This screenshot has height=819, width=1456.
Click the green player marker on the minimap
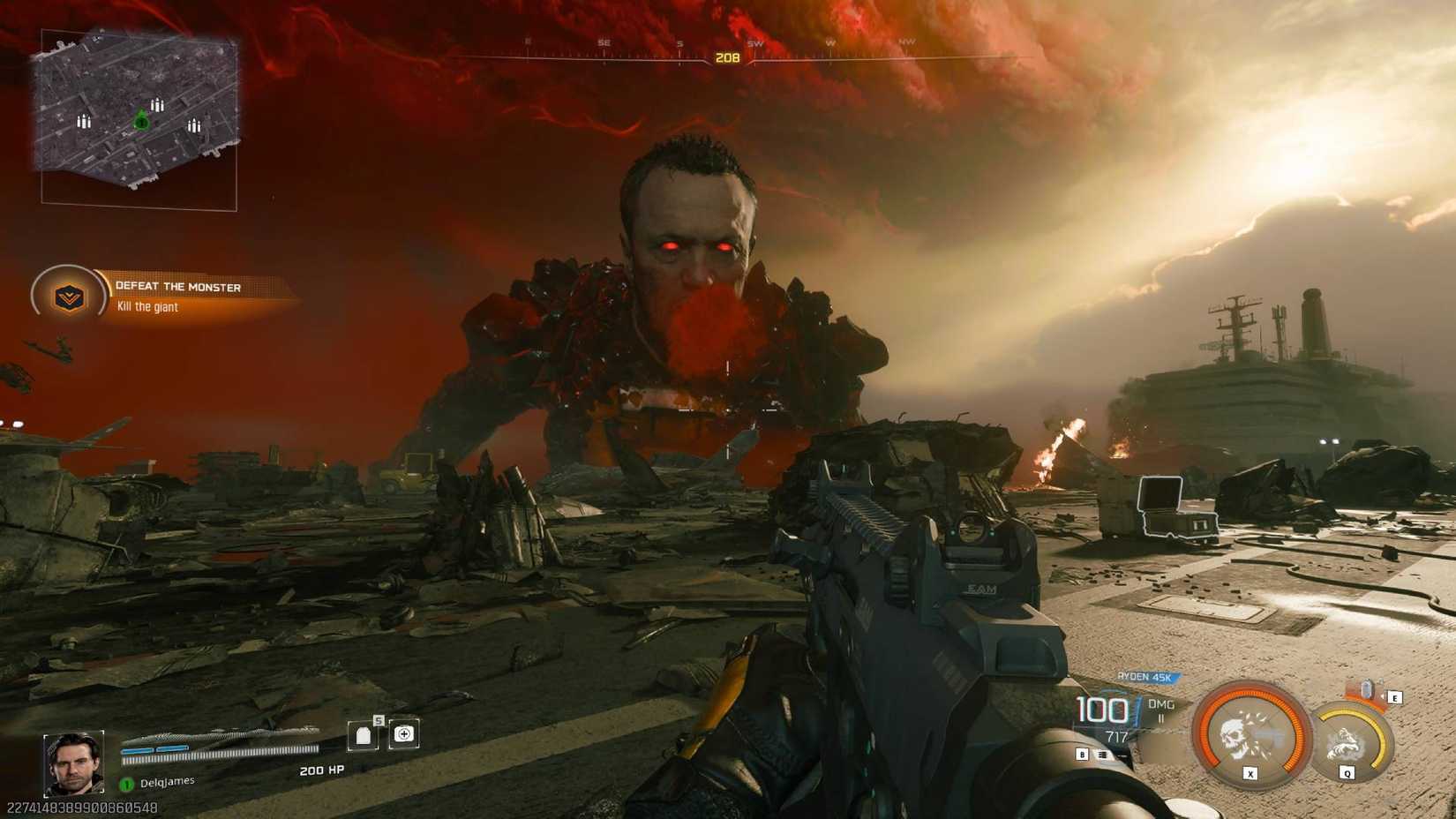pyautogui.click(x=142, y=124)
